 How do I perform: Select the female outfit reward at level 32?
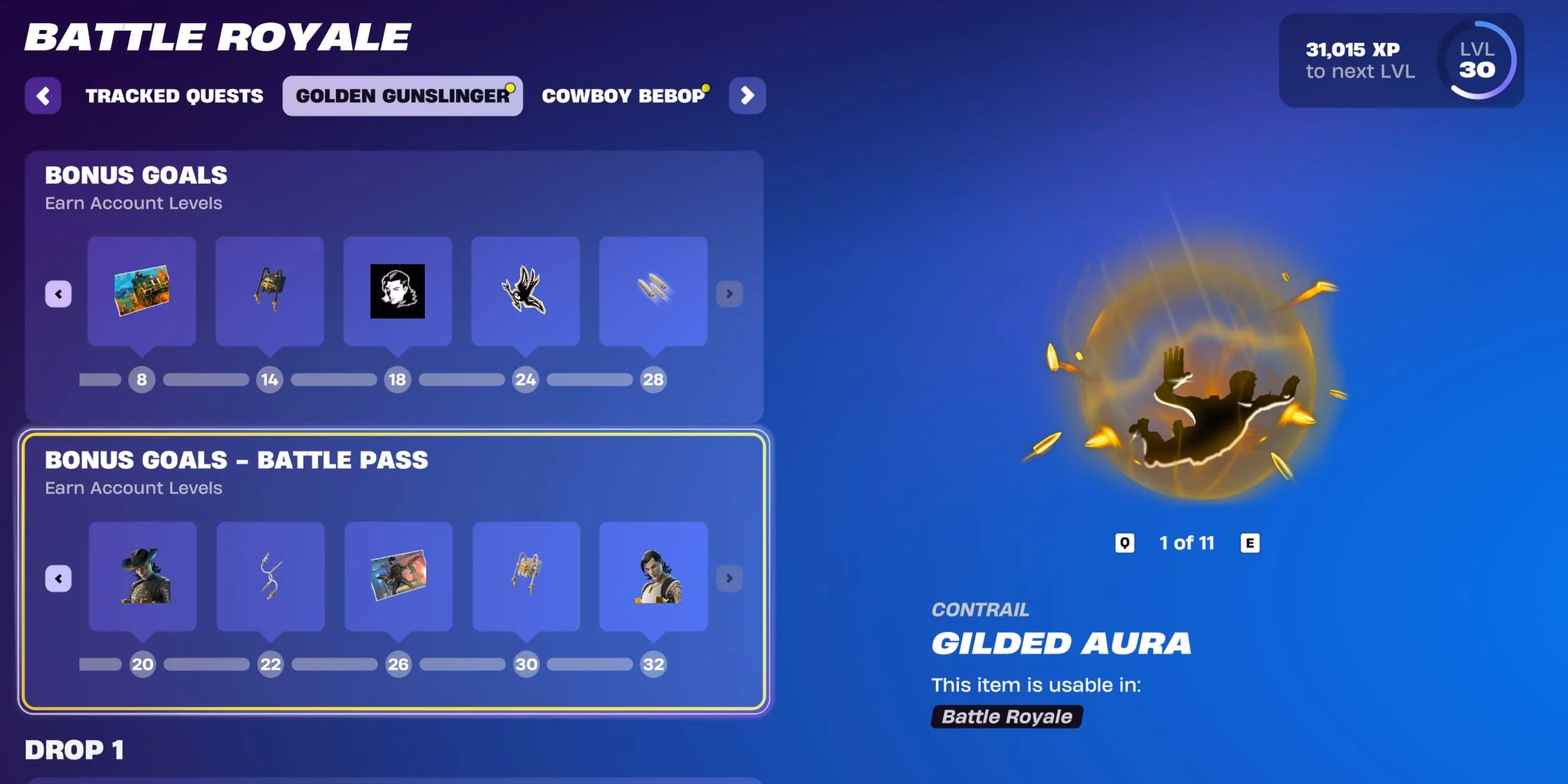pyautogui.click(x=654, y=577)
